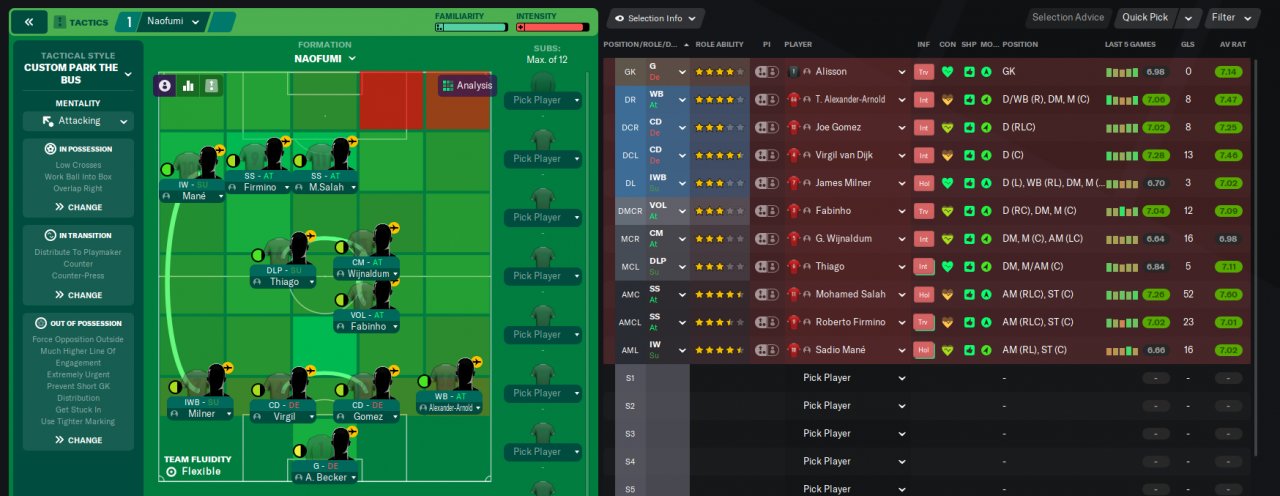Open the Attacking mentality dropdown
1280x496 pixels.
78,121
